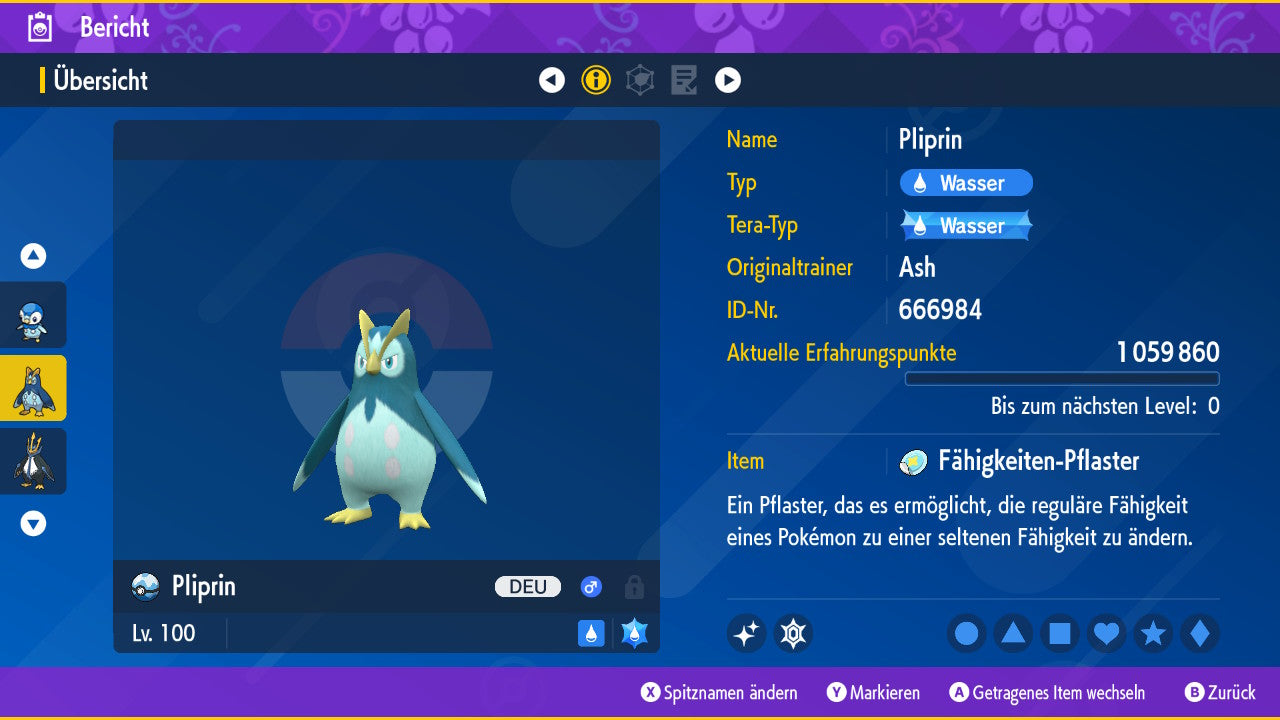Open the moves and notes tab

pyautogui.click(x=684, y=80)
